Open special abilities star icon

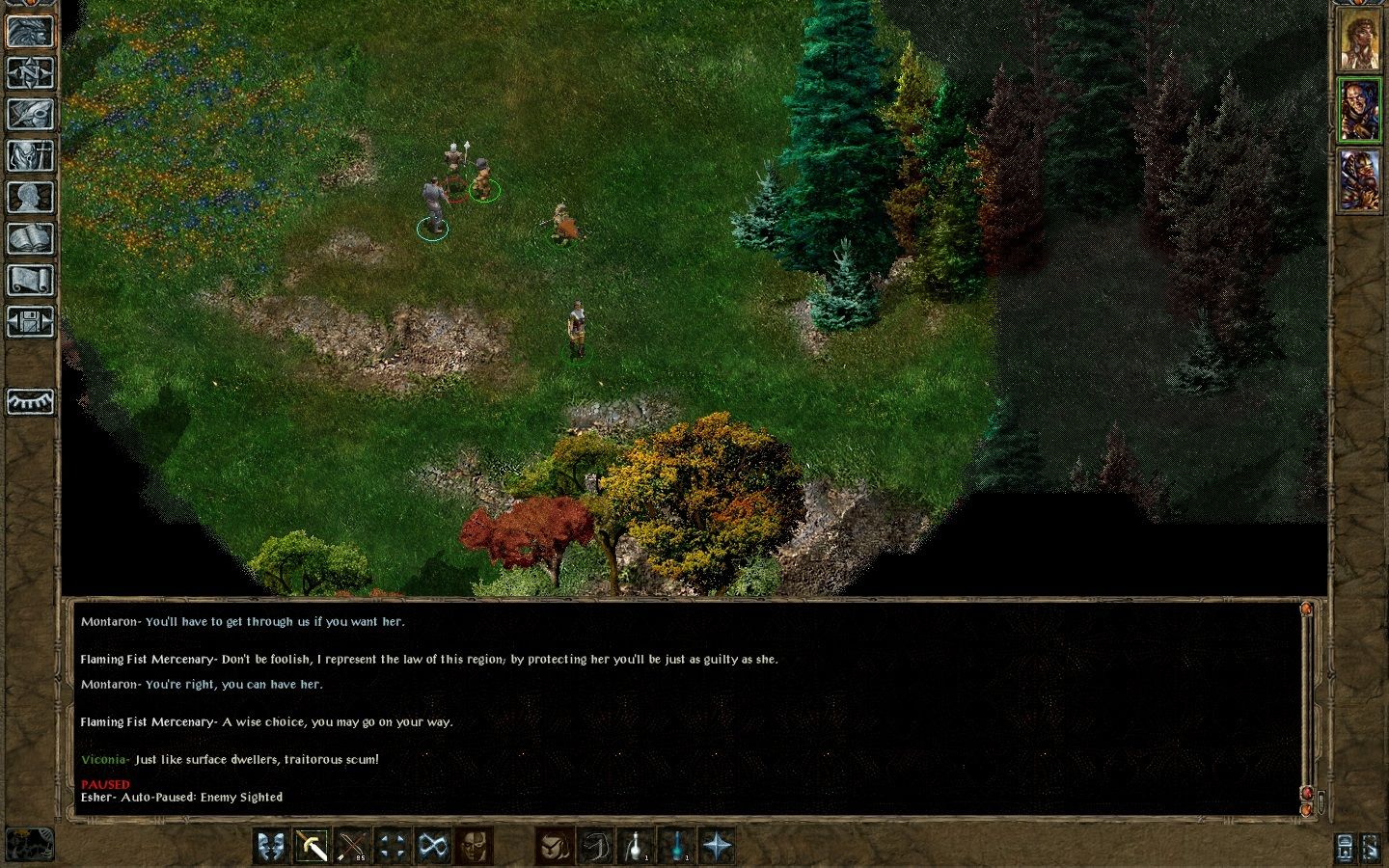(717, 846)
